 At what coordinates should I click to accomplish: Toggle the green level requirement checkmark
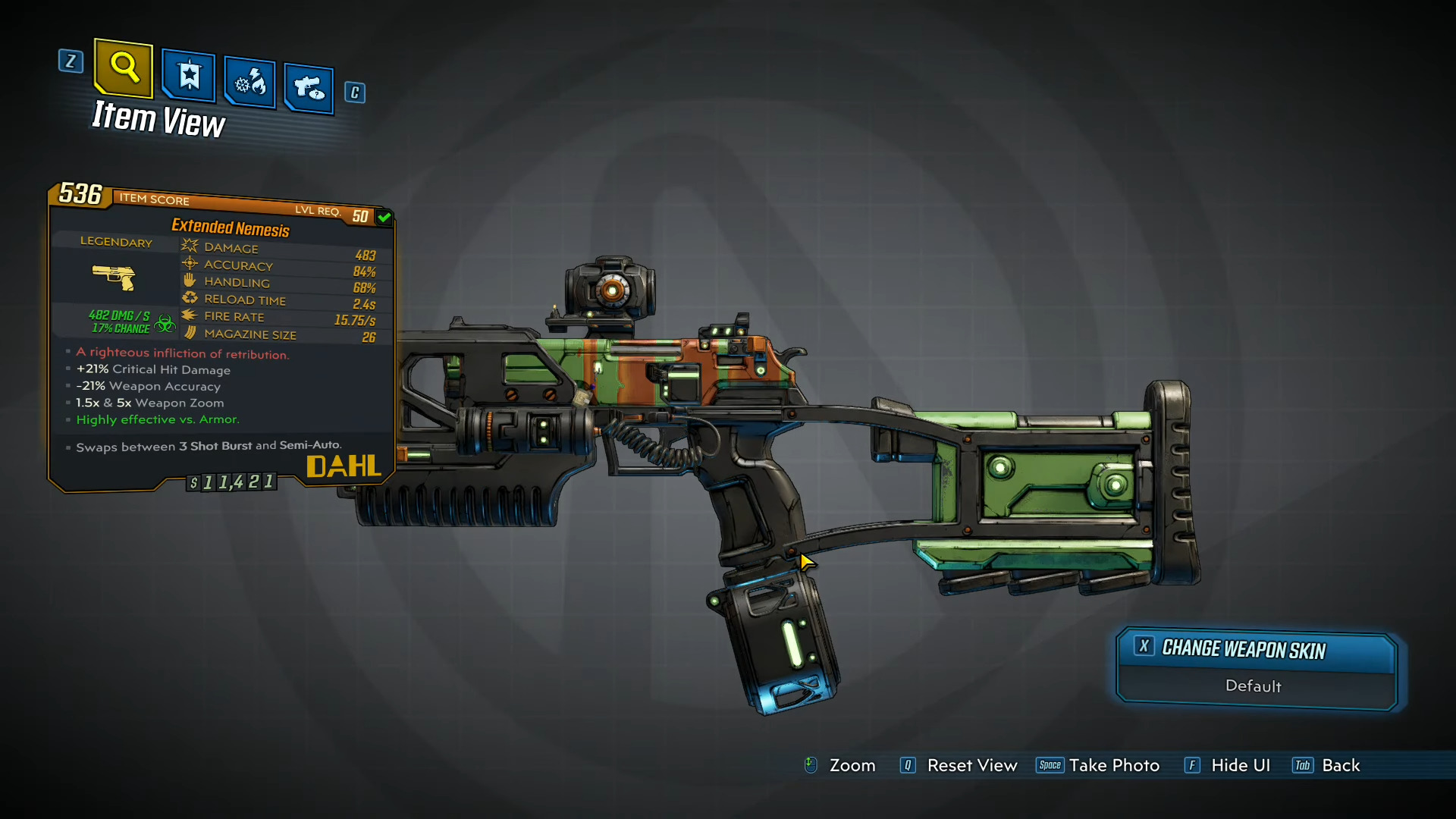click(x=384, y=217)
